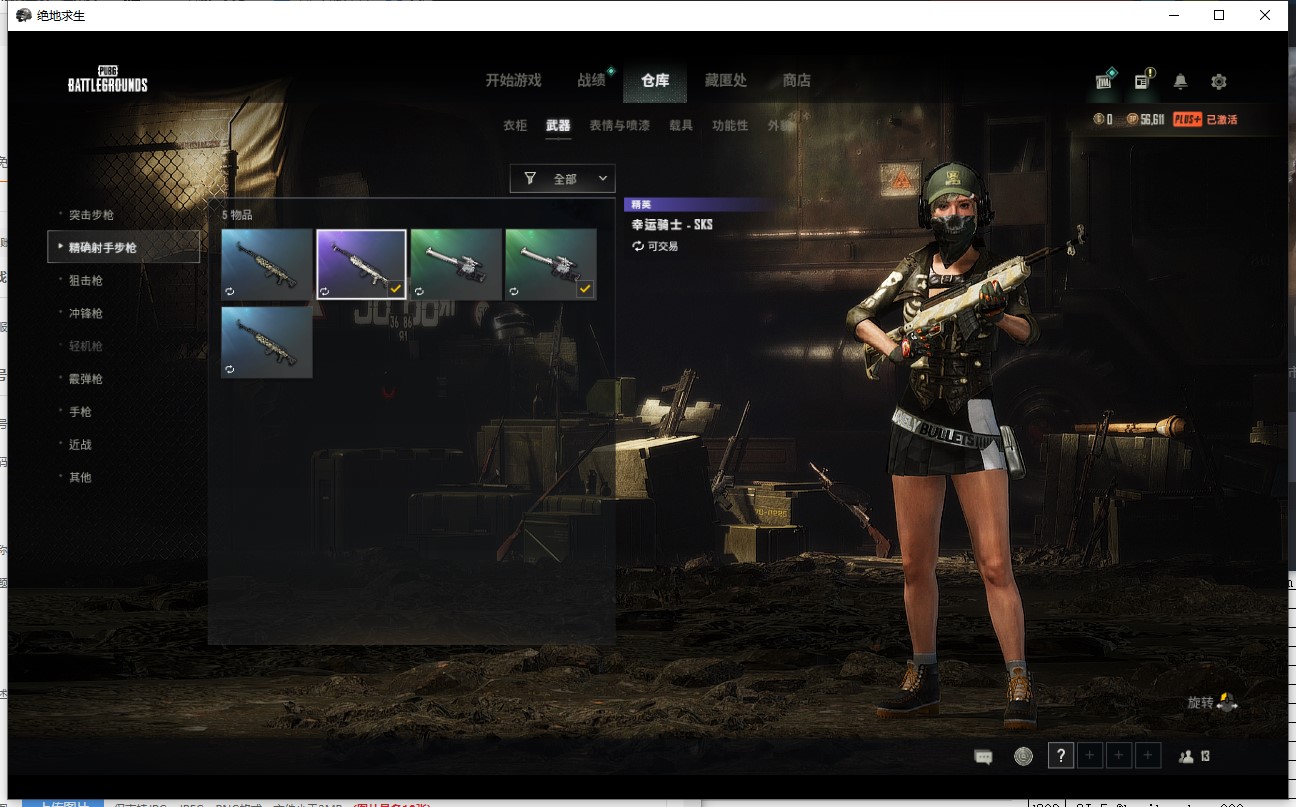Click the 旋转 rotate character control
Screen dimensions: 1296x807
1208,702
